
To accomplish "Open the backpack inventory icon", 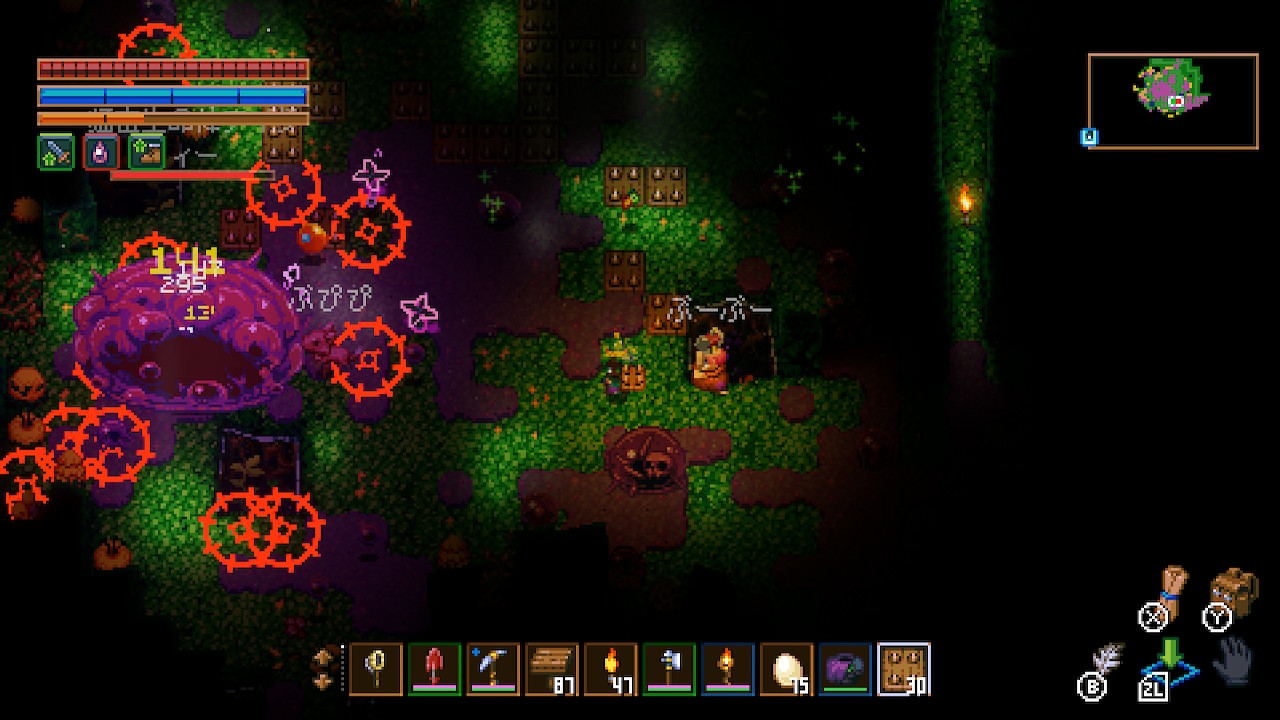I will pyautogui.click(x=1234, y=593).
